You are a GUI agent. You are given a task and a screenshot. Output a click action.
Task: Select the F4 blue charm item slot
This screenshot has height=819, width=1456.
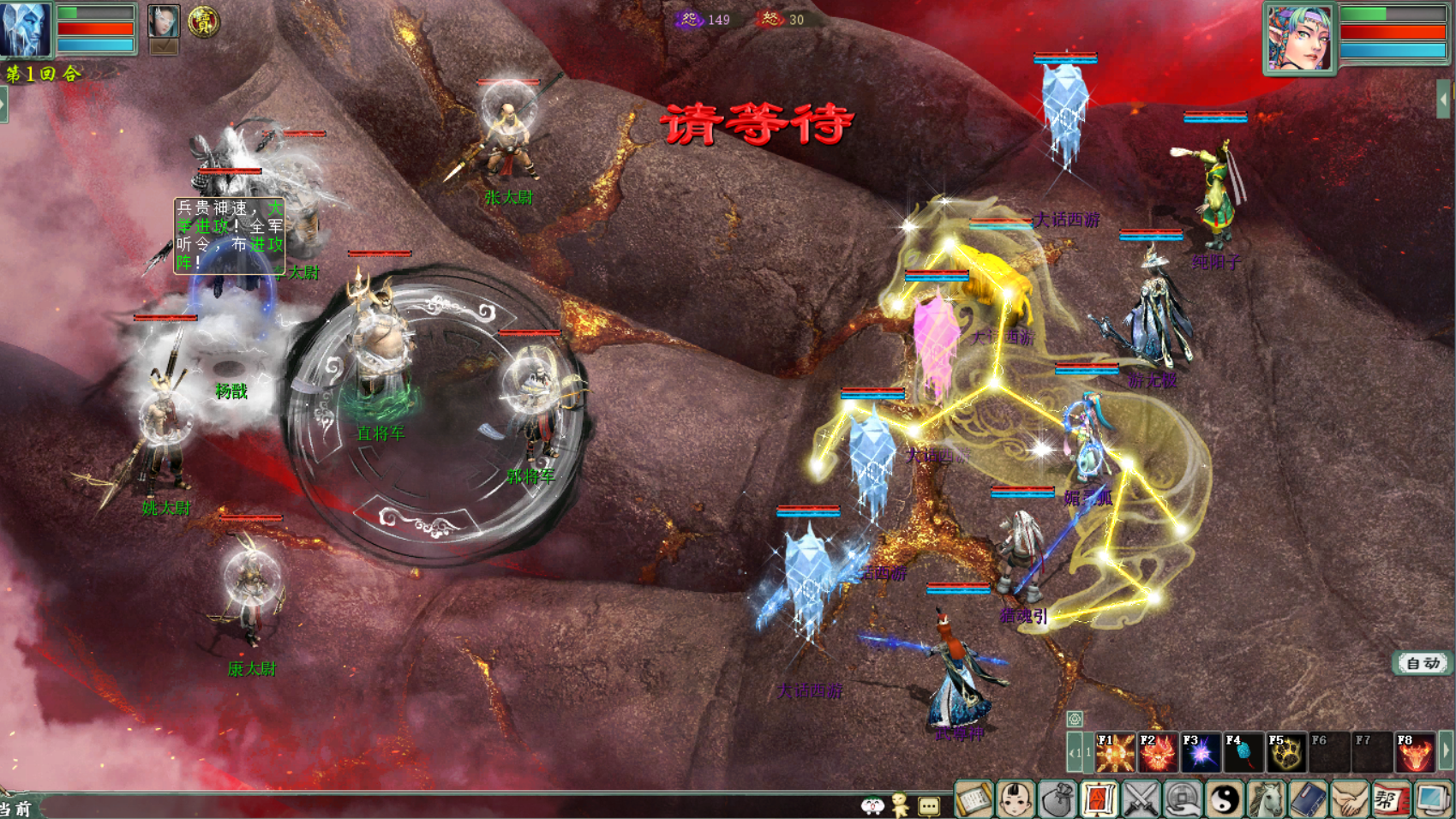point(1243,753)
